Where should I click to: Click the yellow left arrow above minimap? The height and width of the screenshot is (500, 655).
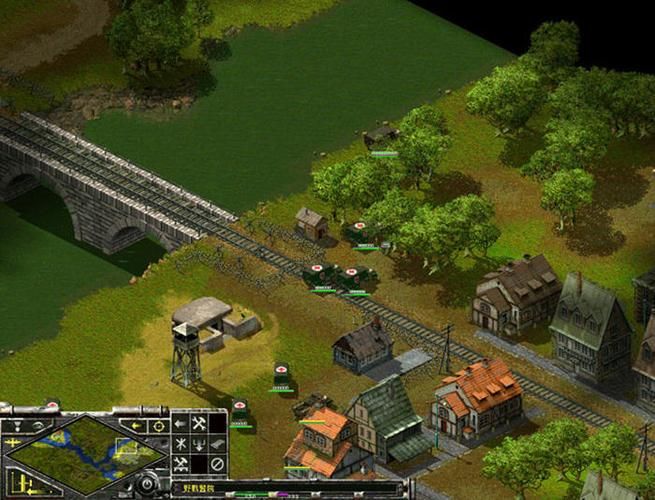click(135, 425)
